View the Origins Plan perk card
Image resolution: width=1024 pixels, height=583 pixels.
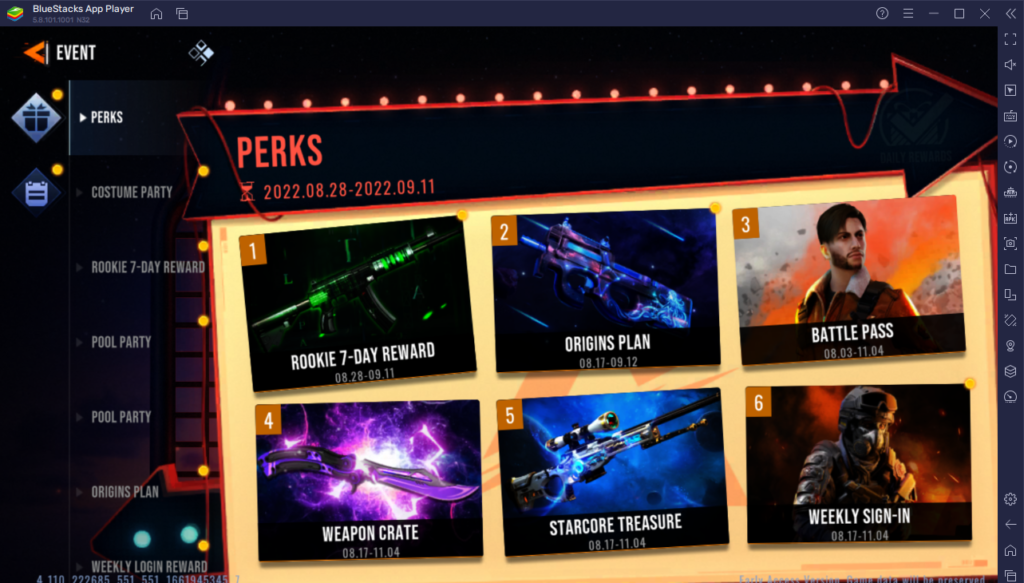[606, 290]
